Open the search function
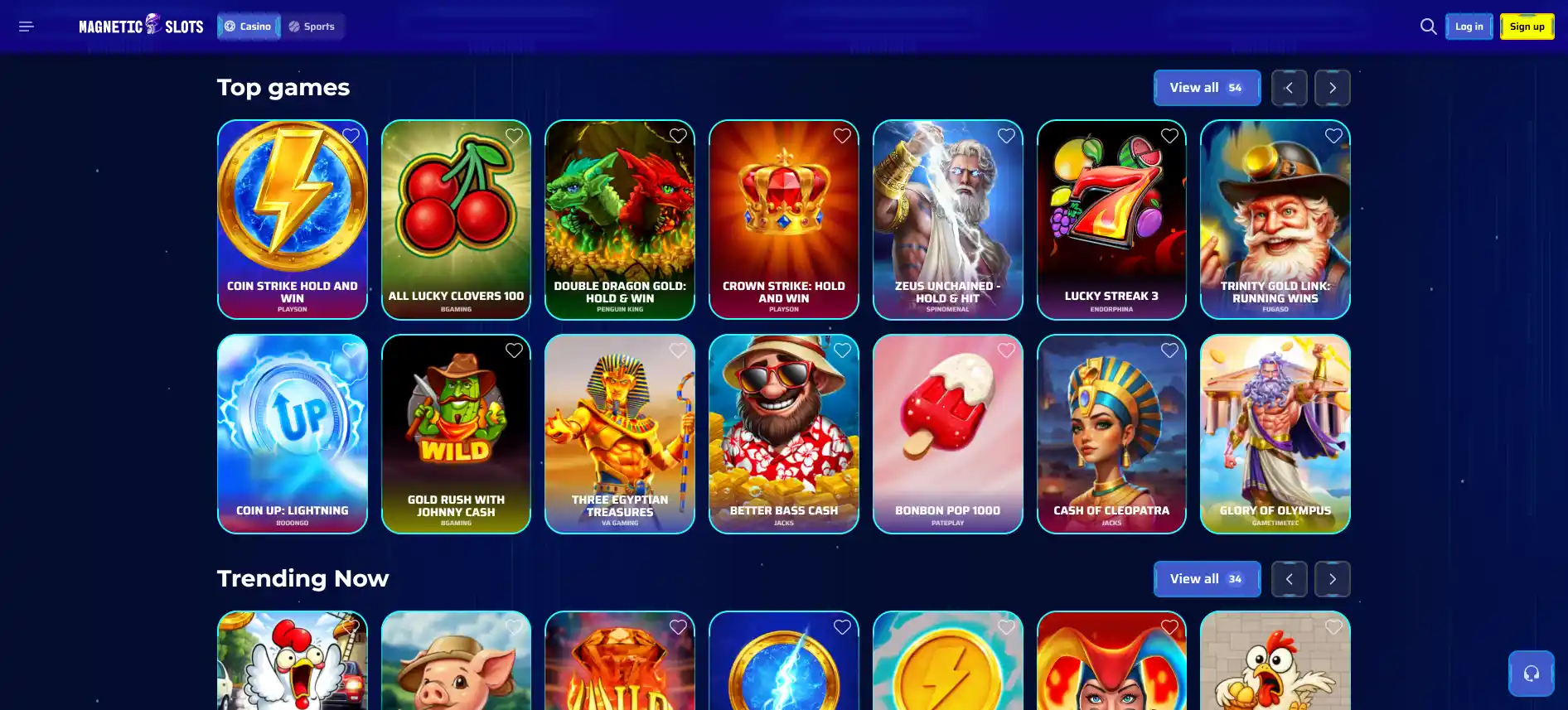Screen dimensions: 1568x710 click(1428, 26)
